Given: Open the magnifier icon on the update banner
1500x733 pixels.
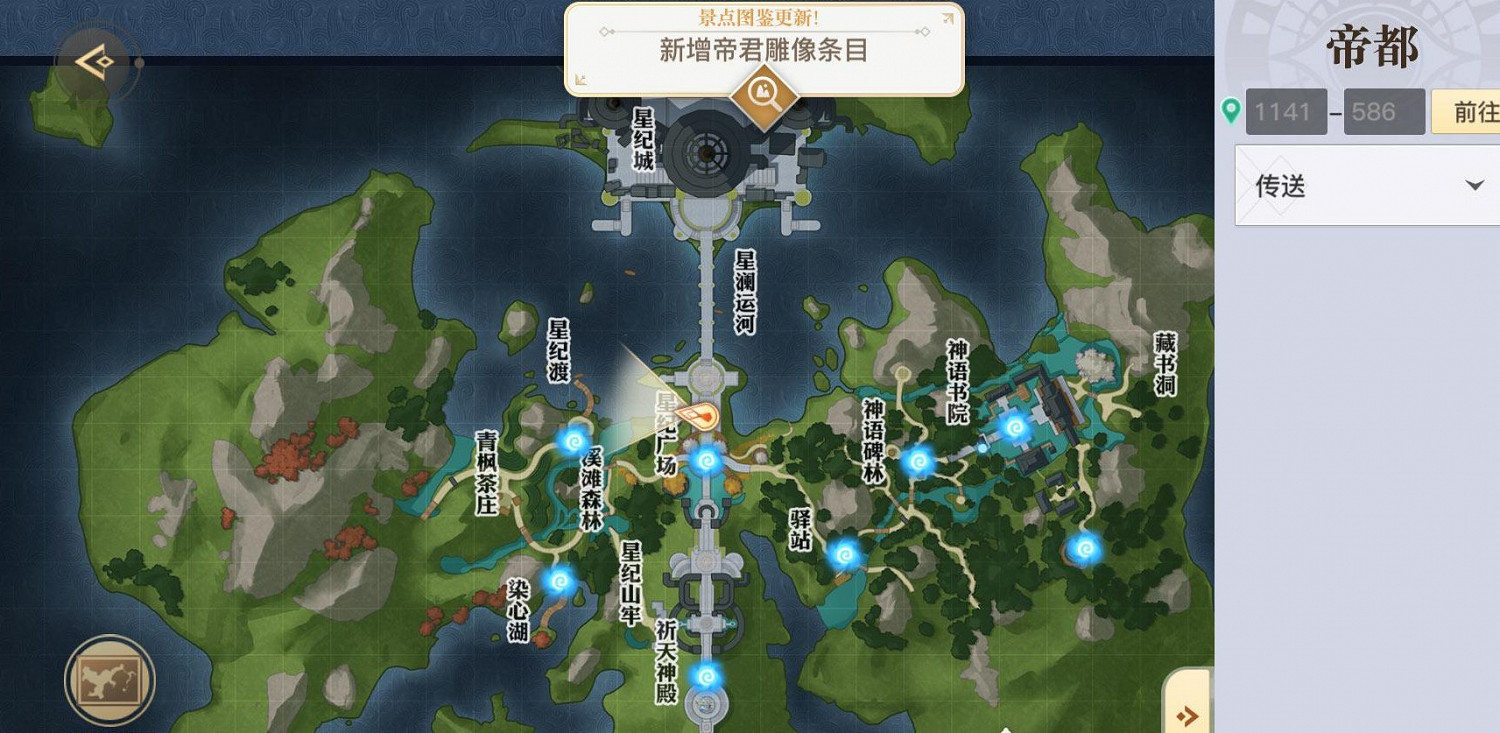Looking at the screenshot, I should click(762, 99).
